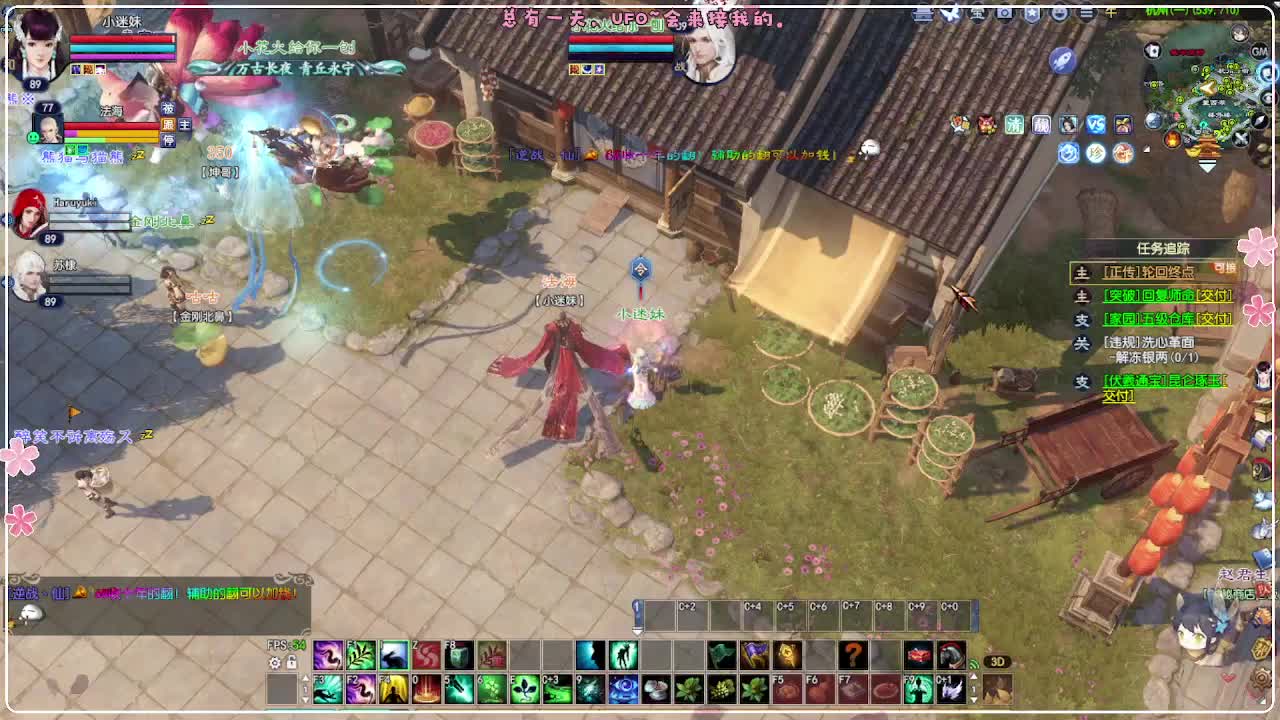Image resolution: width=1280 pixels, height=720 pixels.
Task: Open the VS arena panel icon
Action: 1096,124
